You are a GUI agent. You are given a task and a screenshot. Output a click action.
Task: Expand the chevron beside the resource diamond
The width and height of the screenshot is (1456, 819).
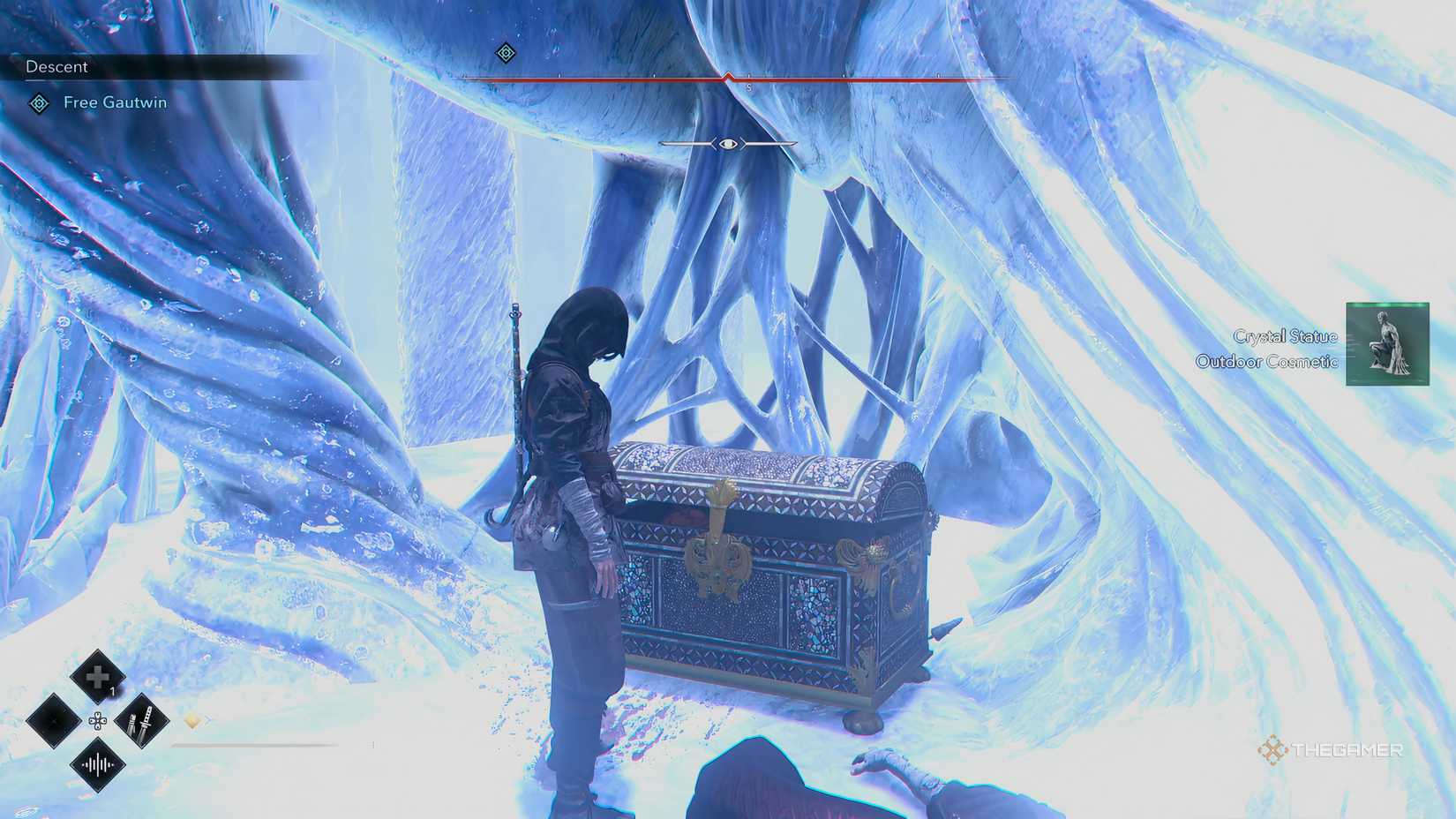click(x=208, y=720)
